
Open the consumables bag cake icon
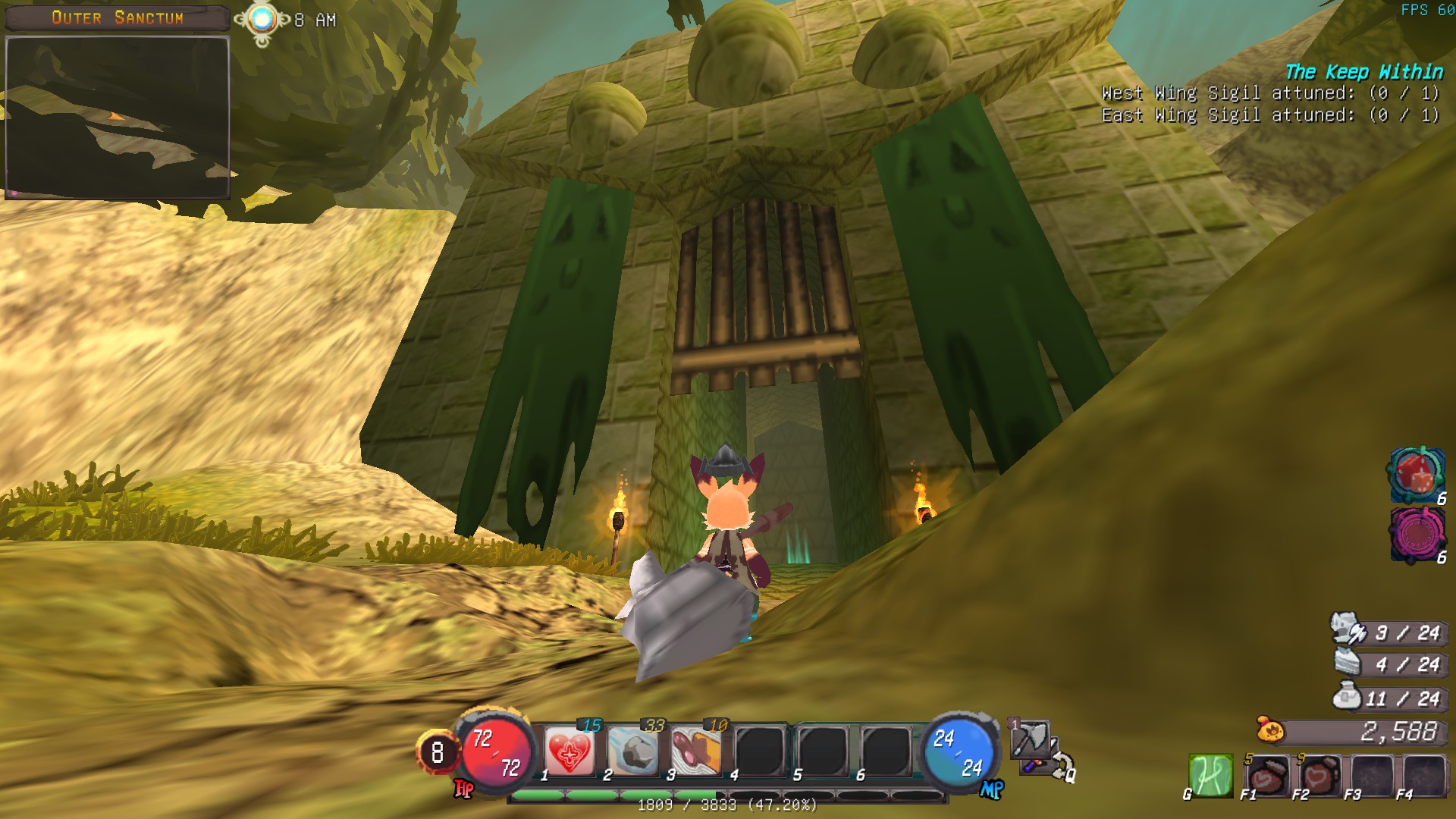point(1350,664)
